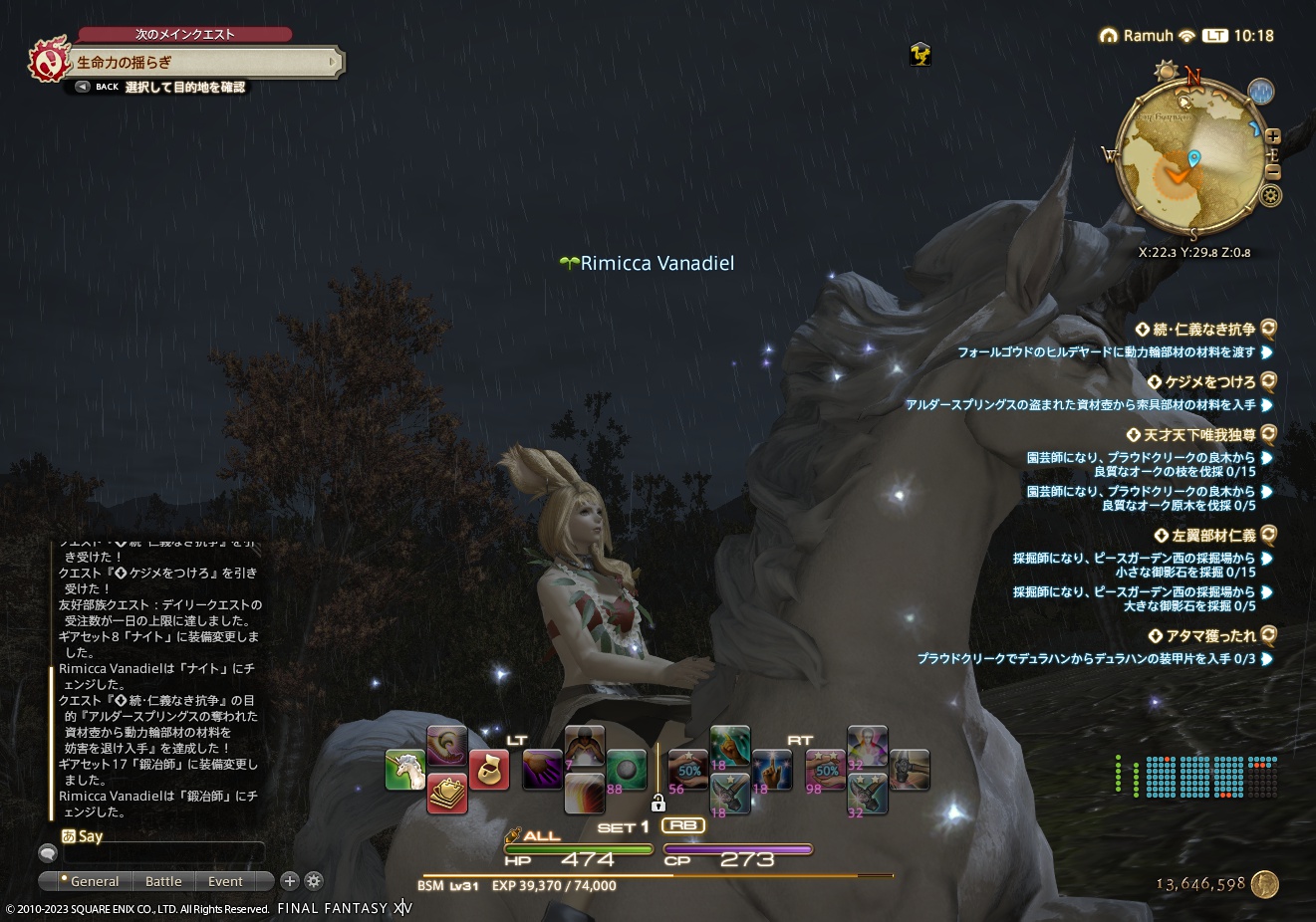1316x922 pixels.
Task: Click the rain weather icon beside the minimap
Action: coord(1261,92)
